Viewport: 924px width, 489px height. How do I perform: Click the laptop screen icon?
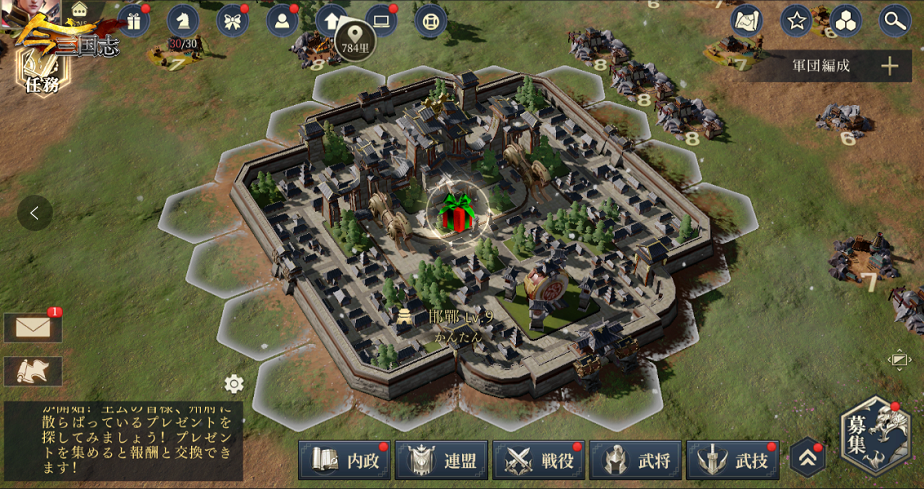(381, 20)
